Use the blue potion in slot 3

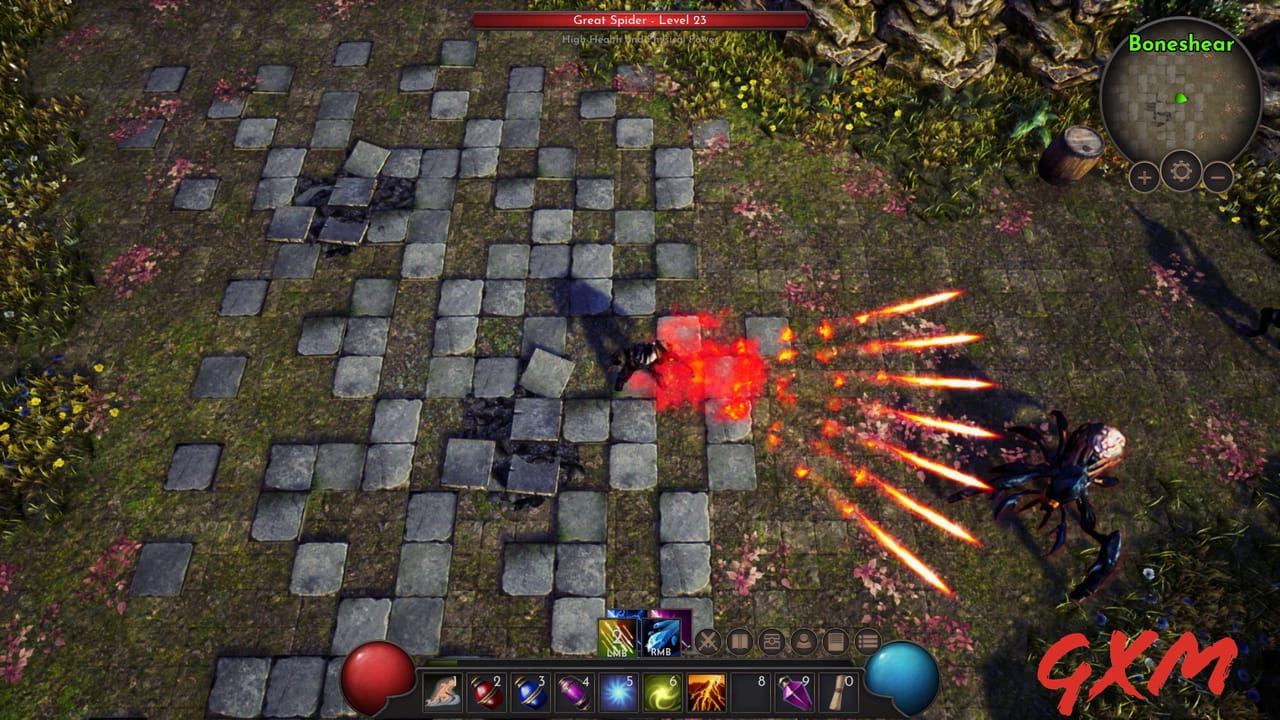pyautogui.click(x=530, y=691)
